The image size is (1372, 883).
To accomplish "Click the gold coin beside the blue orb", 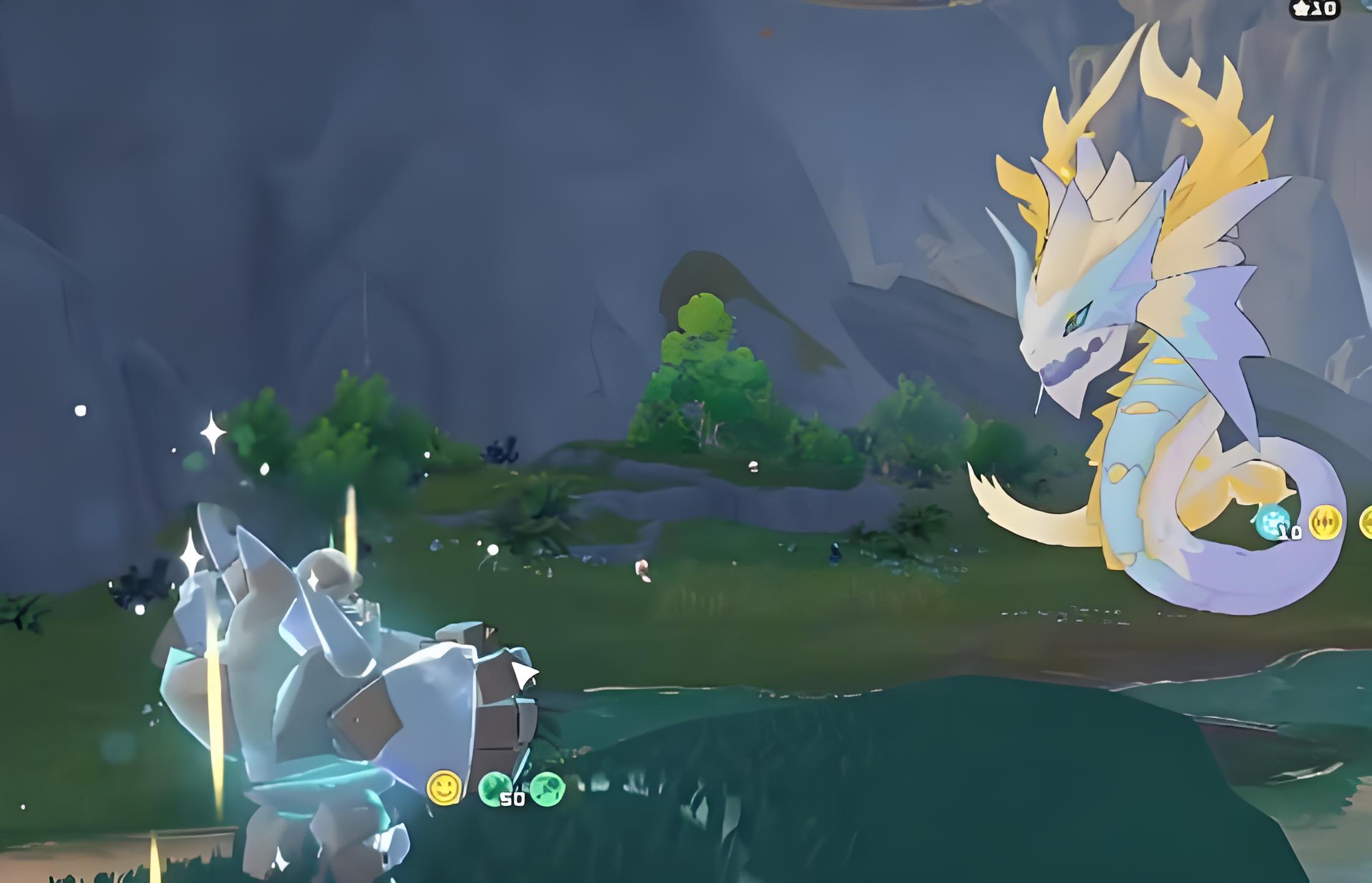I will tap(1325, 522).
